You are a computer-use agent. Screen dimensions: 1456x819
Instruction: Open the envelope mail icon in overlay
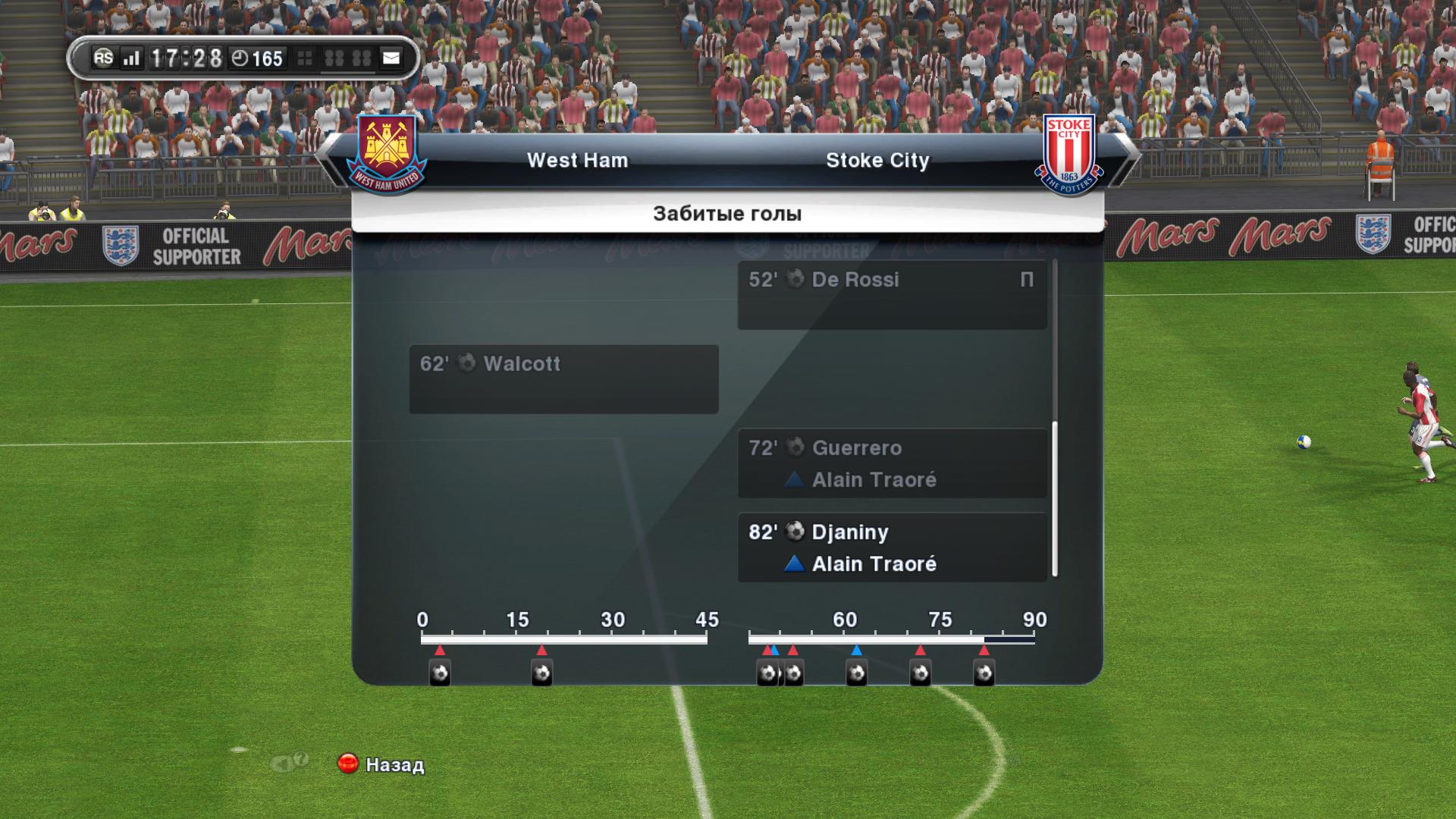(391, 58)
